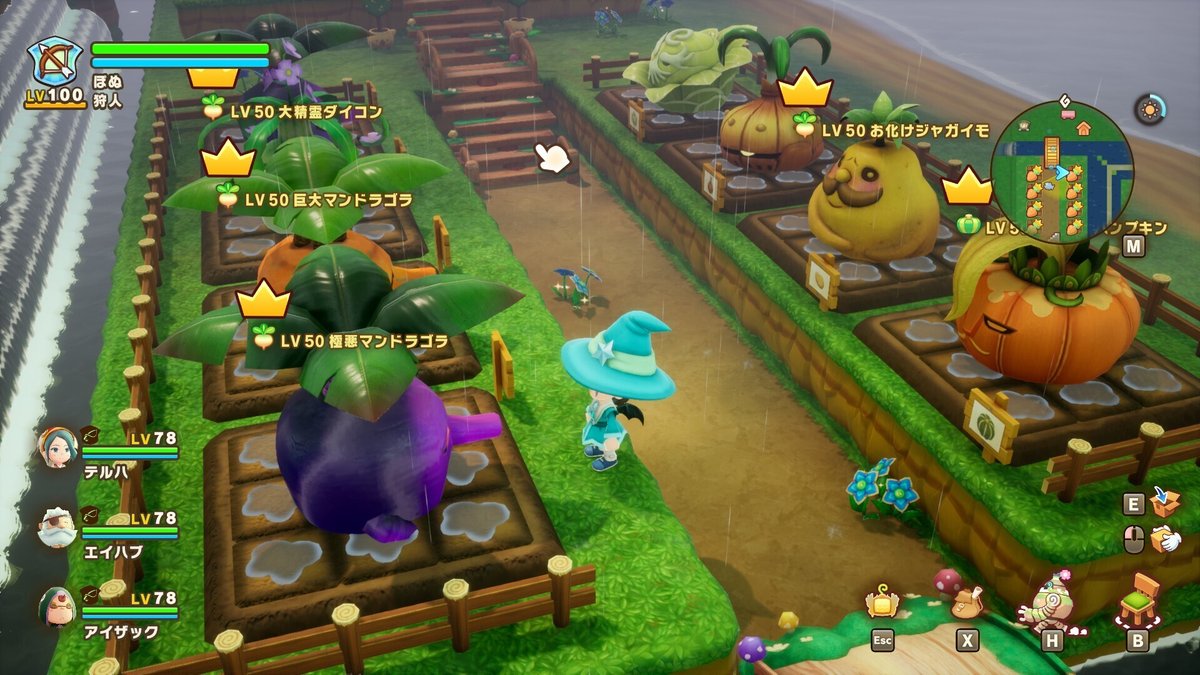This screenshot has width=1200, height=675.
Task: Open the lantern main menu icon
Action: tap(883, 602)
